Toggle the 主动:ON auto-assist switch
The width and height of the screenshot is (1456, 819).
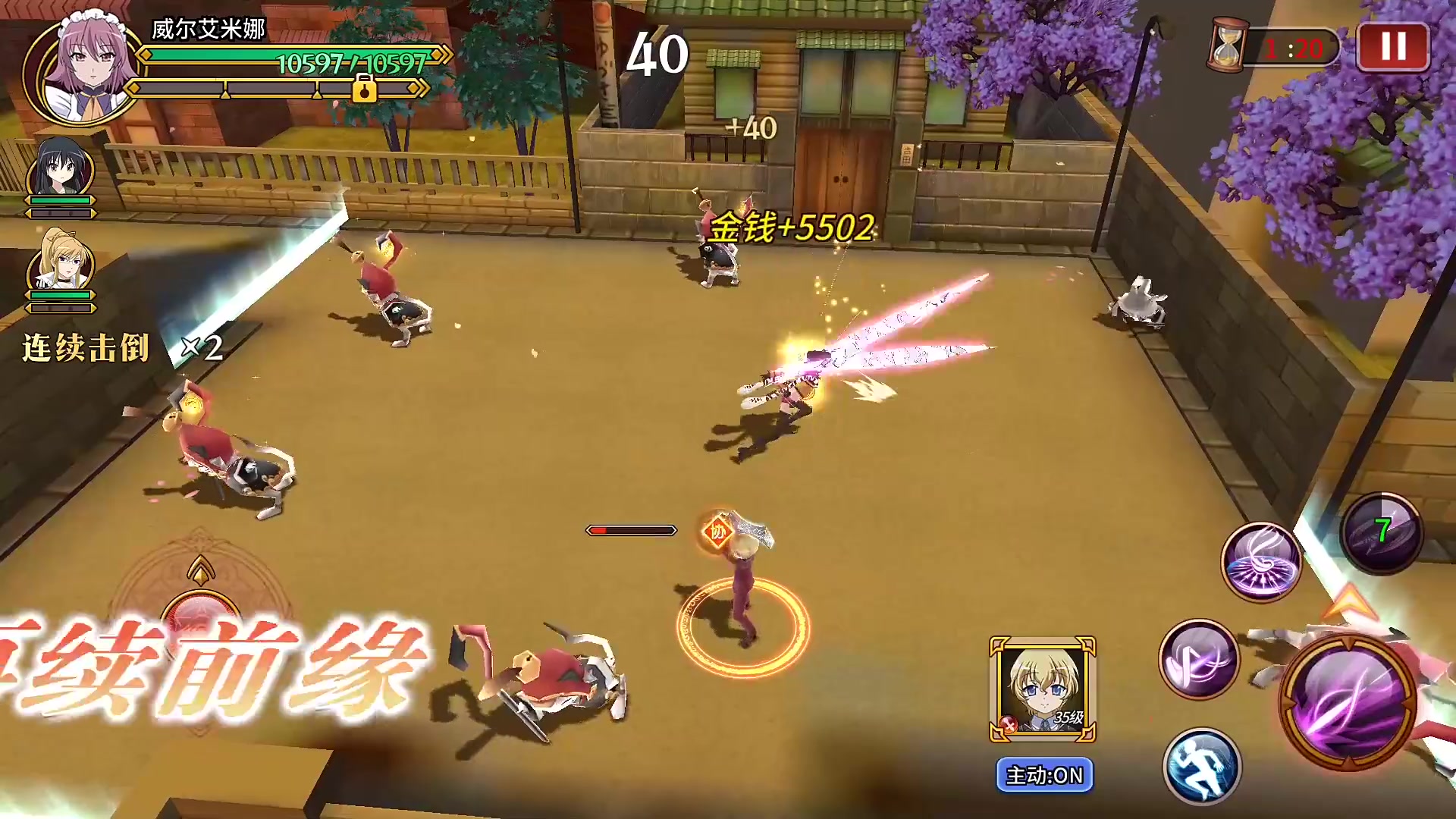click(x=1044, y=775)
